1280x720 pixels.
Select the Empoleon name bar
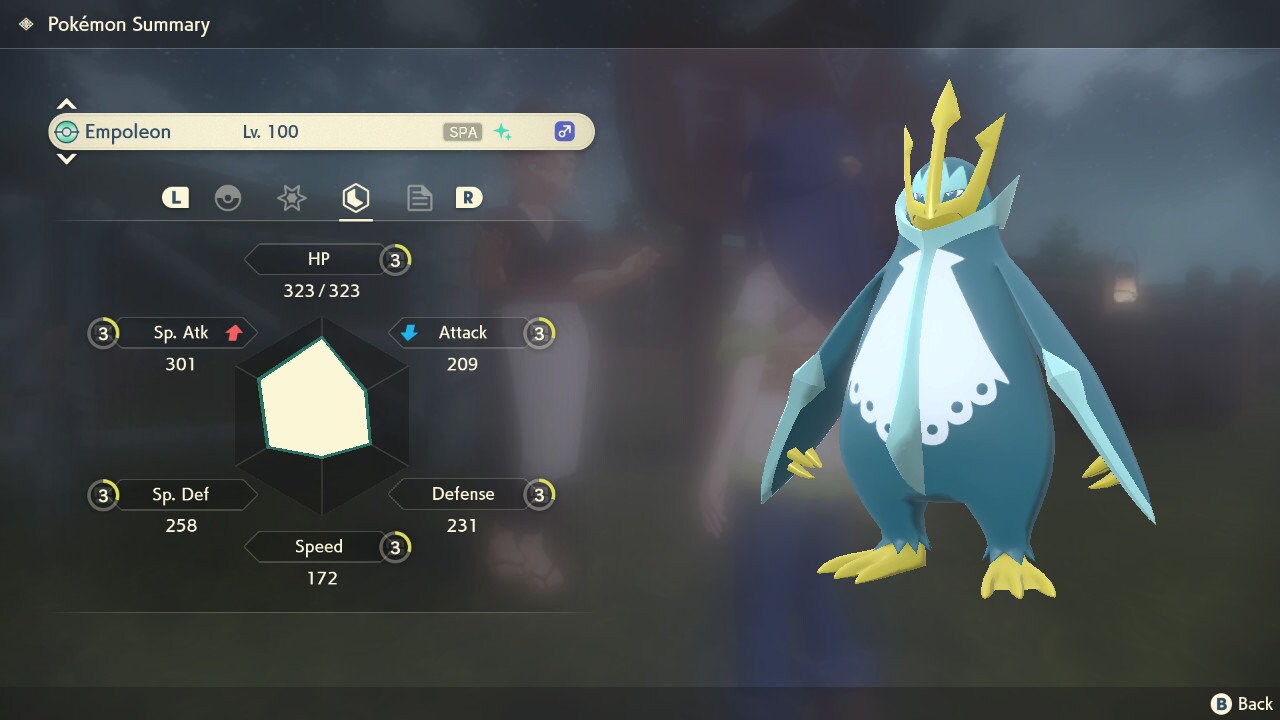click(x=321, y=132)
